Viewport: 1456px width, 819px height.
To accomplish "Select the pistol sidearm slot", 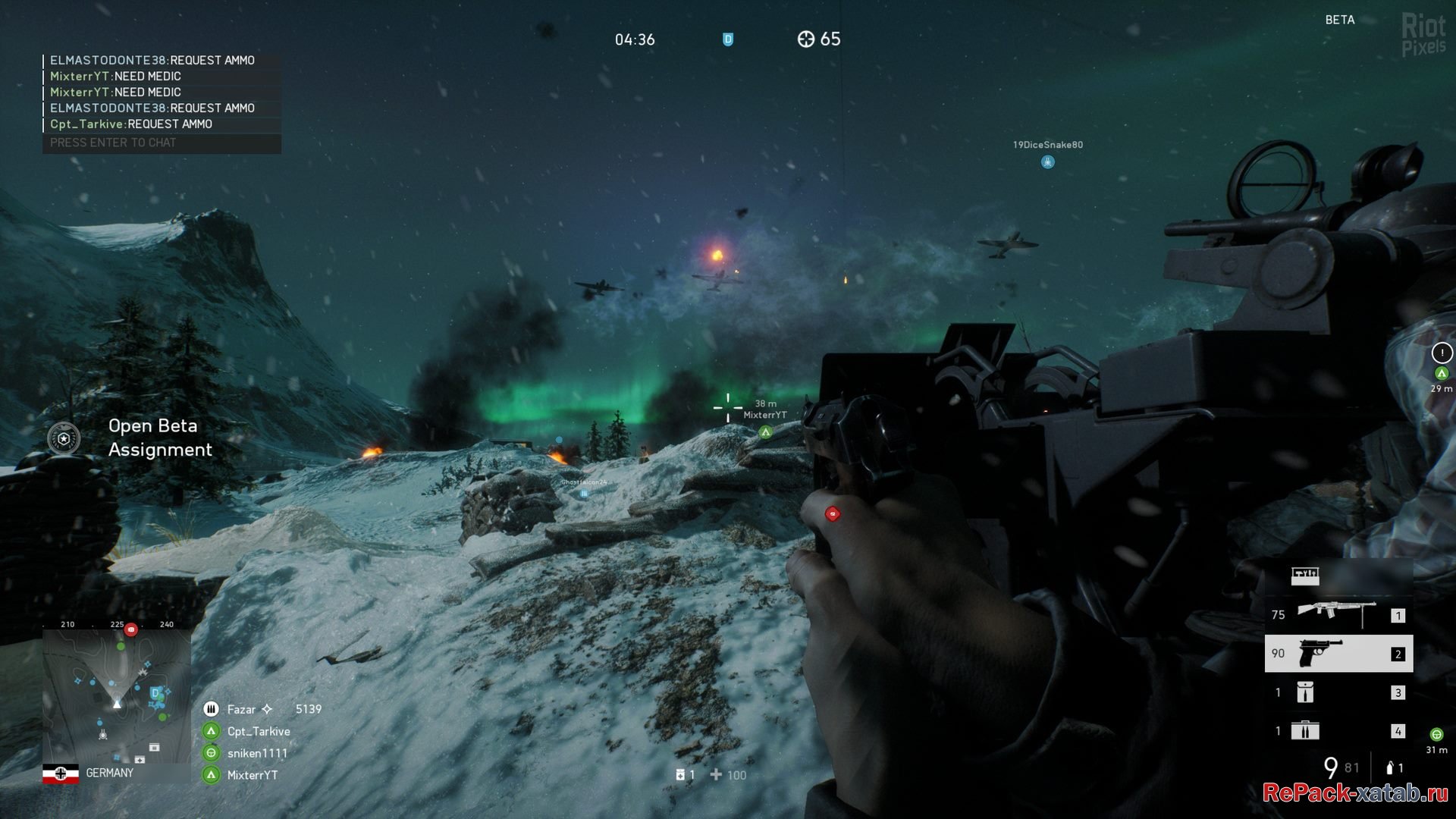I will [1338, 654].
